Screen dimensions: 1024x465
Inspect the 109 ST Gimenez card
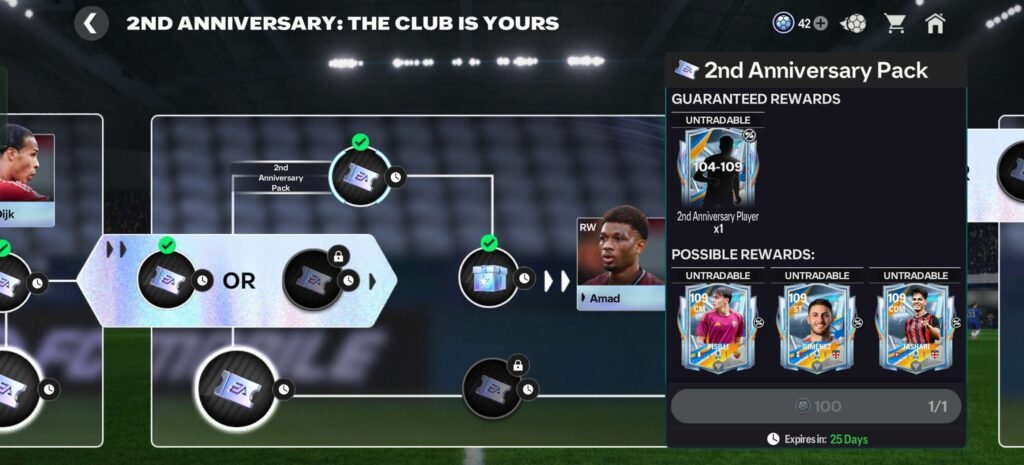tap(816, 328)
